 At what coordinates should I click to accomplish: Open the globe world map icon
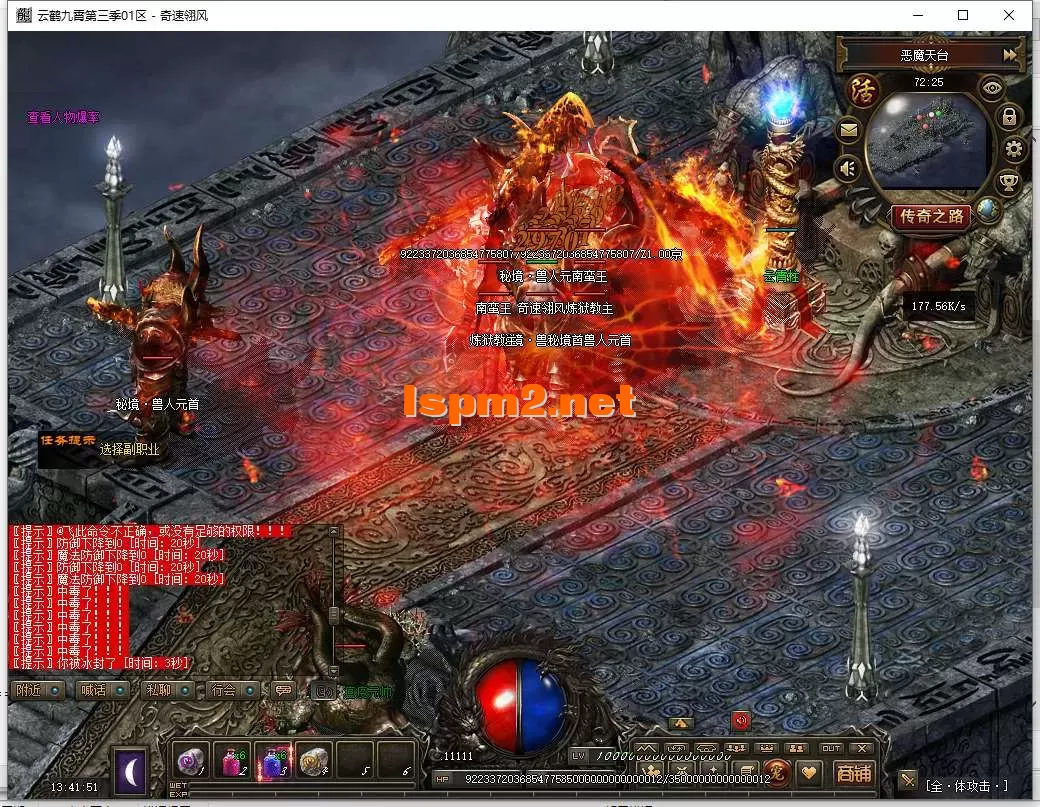988,209
